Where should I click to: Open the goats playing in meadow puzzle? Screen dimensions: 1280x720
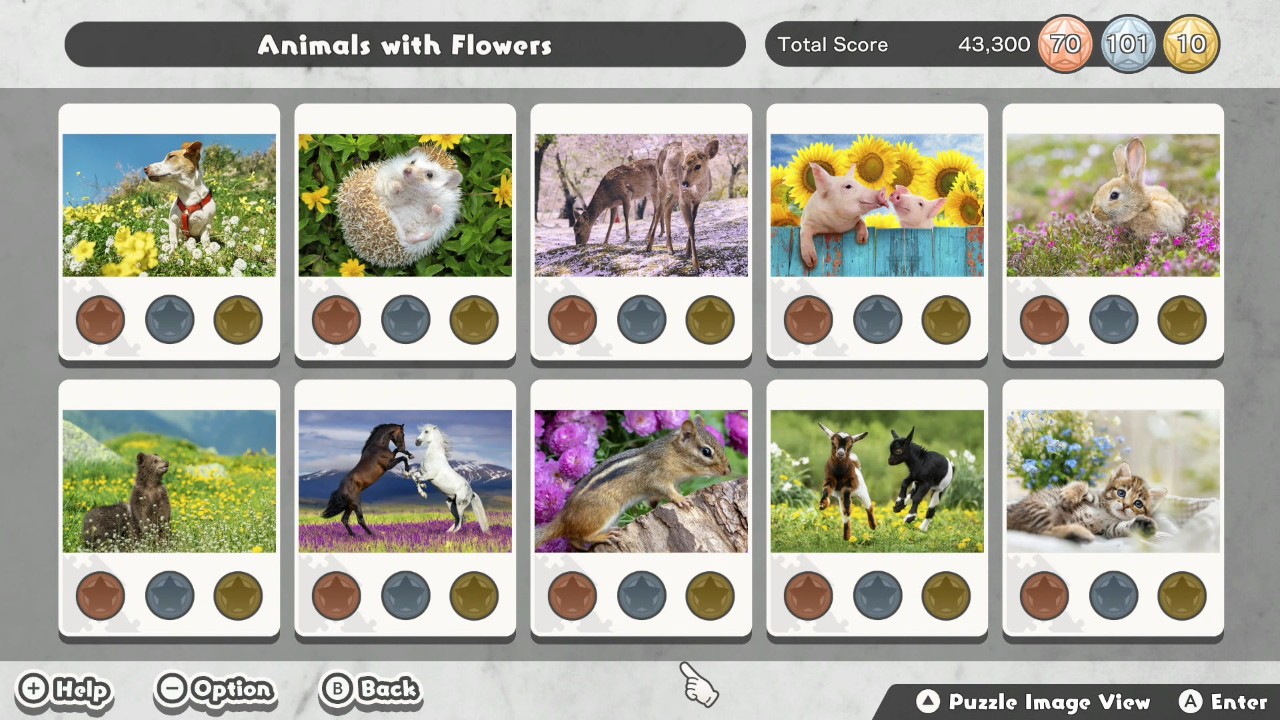pyautogui.click(x=877, y=480)
